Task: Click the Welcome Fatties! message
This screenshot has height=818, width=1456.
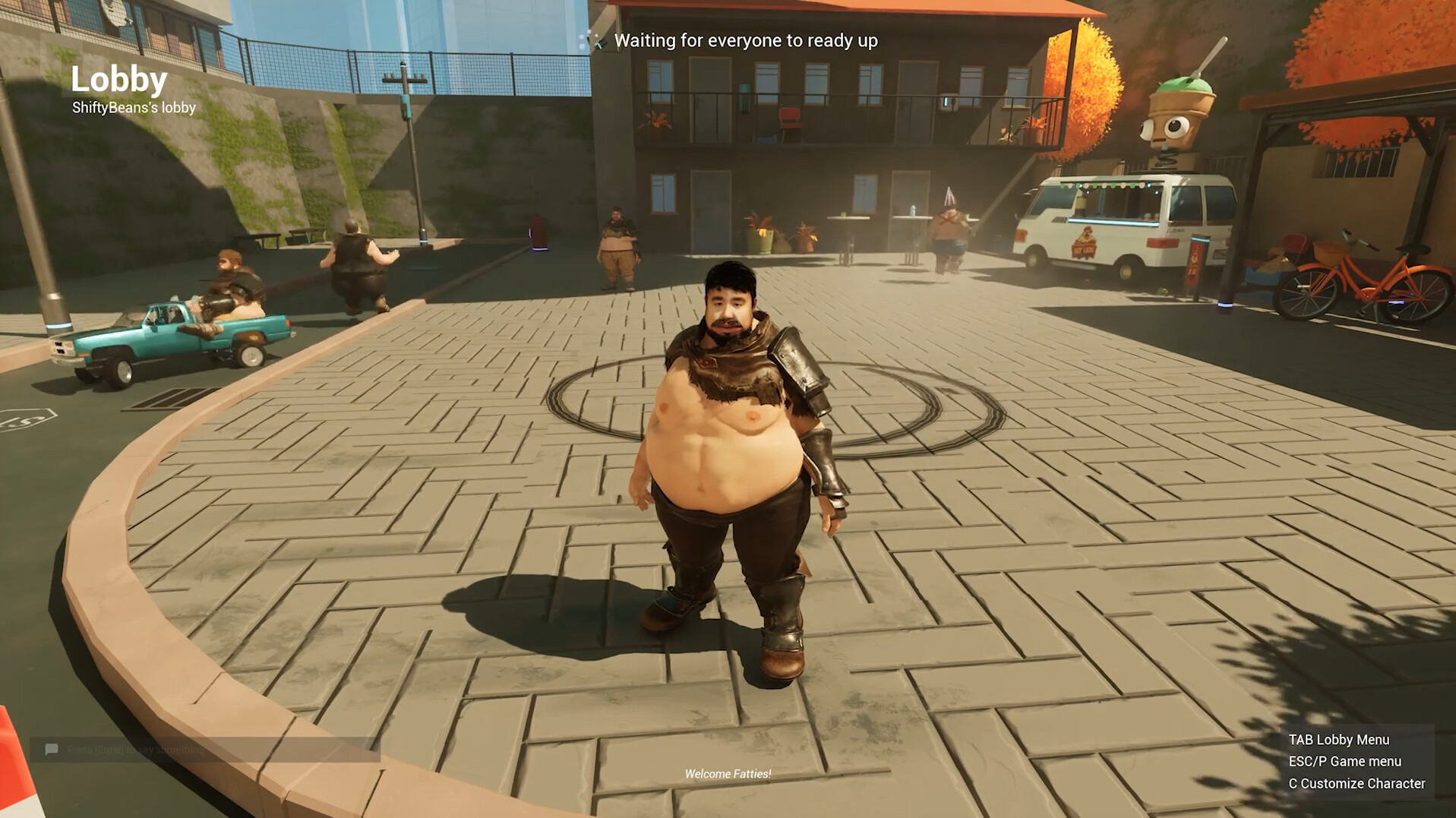Action: (727, 775)
